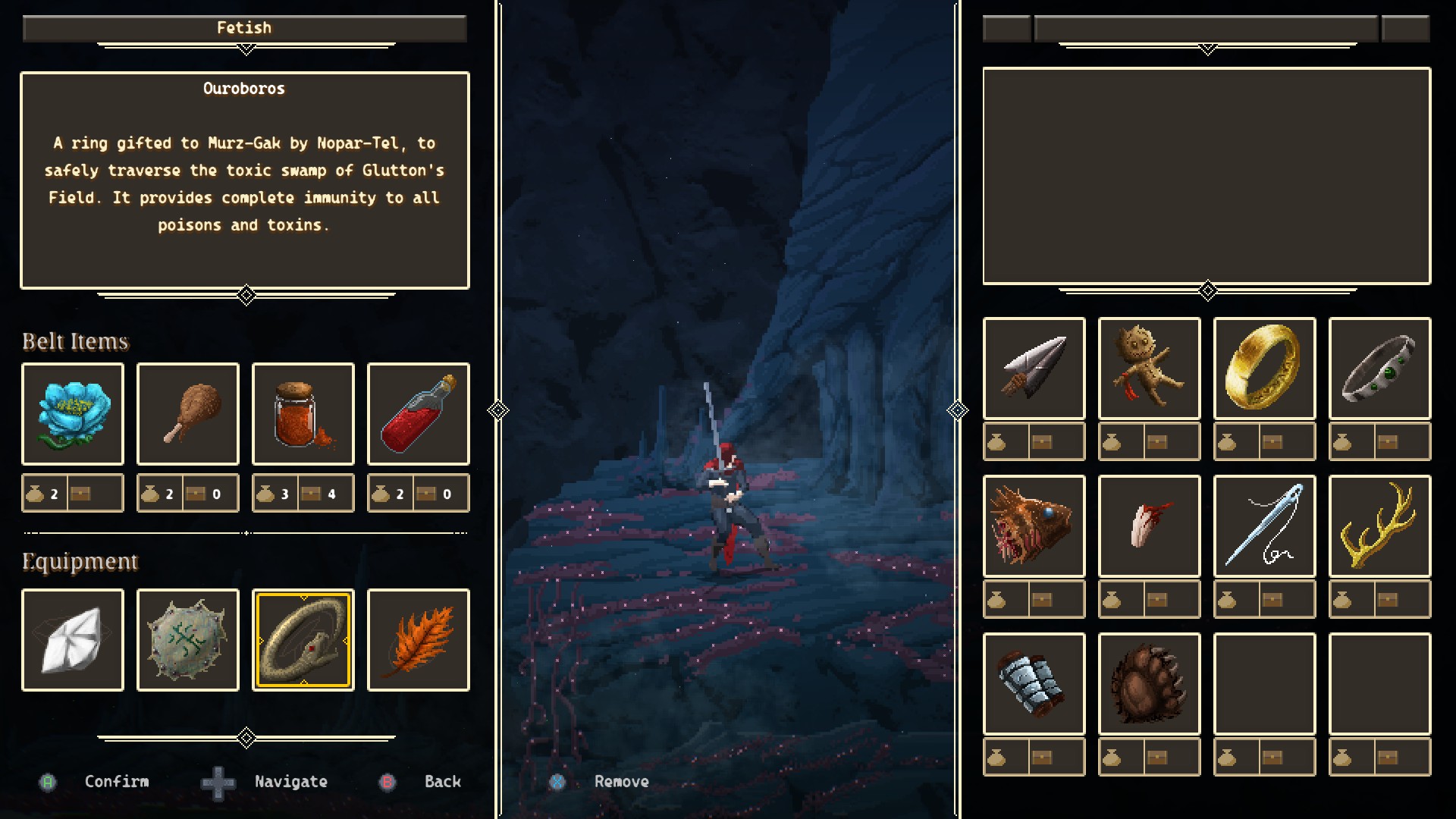Image resolution: width=1456 pixels, height=819 pixels.
Task: Choose the brown bear paw item
Action: click(1150, 684)
